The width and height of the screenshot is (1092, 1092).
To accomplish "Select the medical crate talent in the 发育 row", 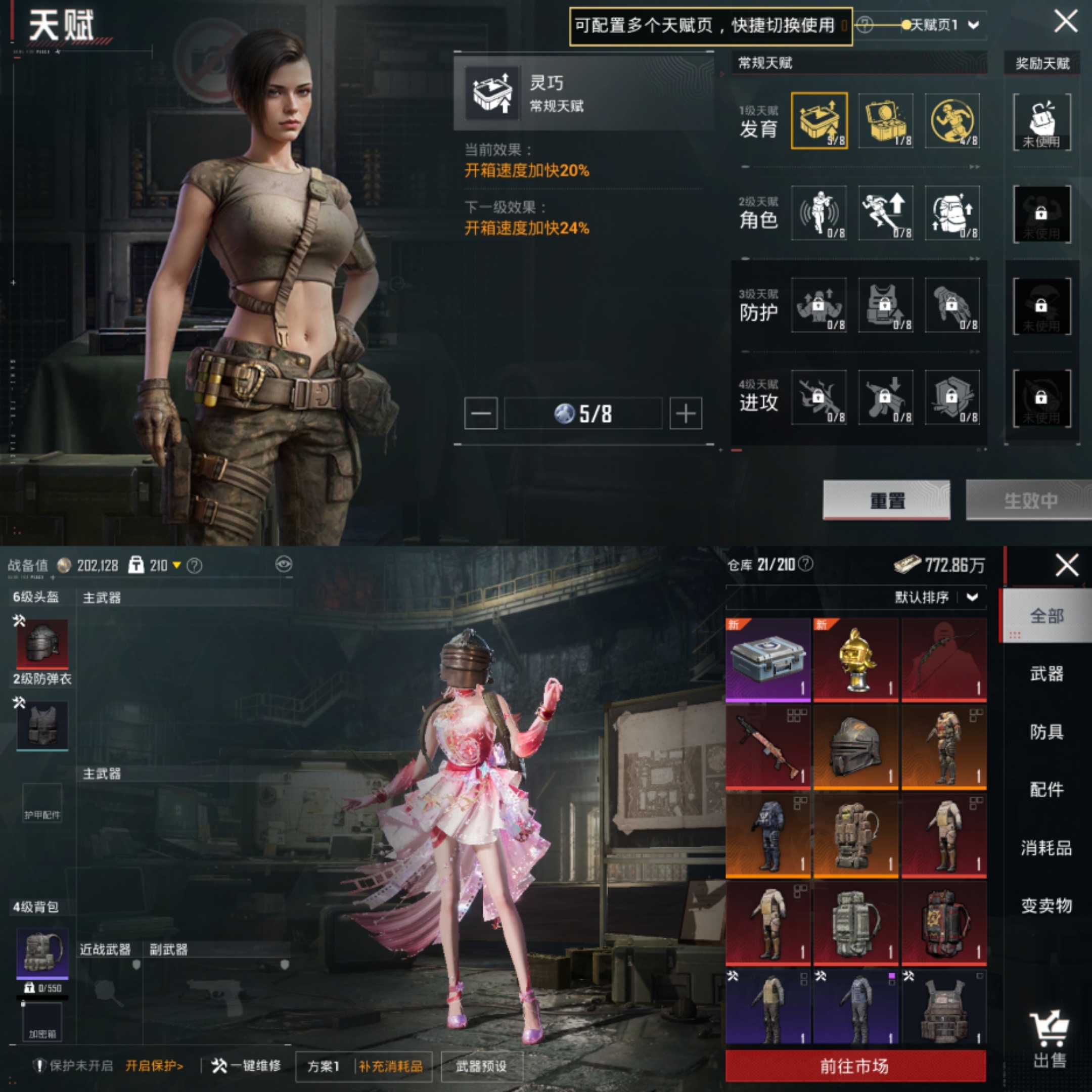I will pyautogui.click(x=885, y=120).
